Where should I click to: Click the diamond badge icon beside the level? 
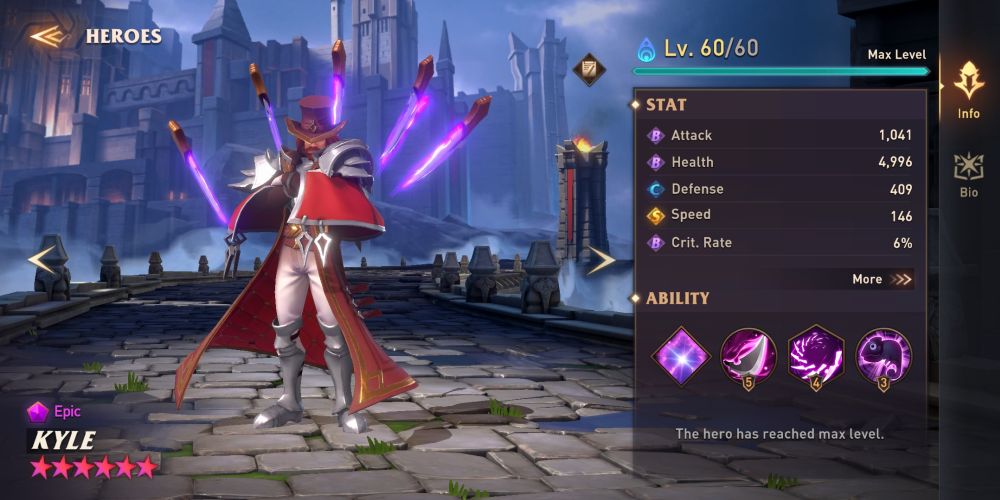[589, 68]
